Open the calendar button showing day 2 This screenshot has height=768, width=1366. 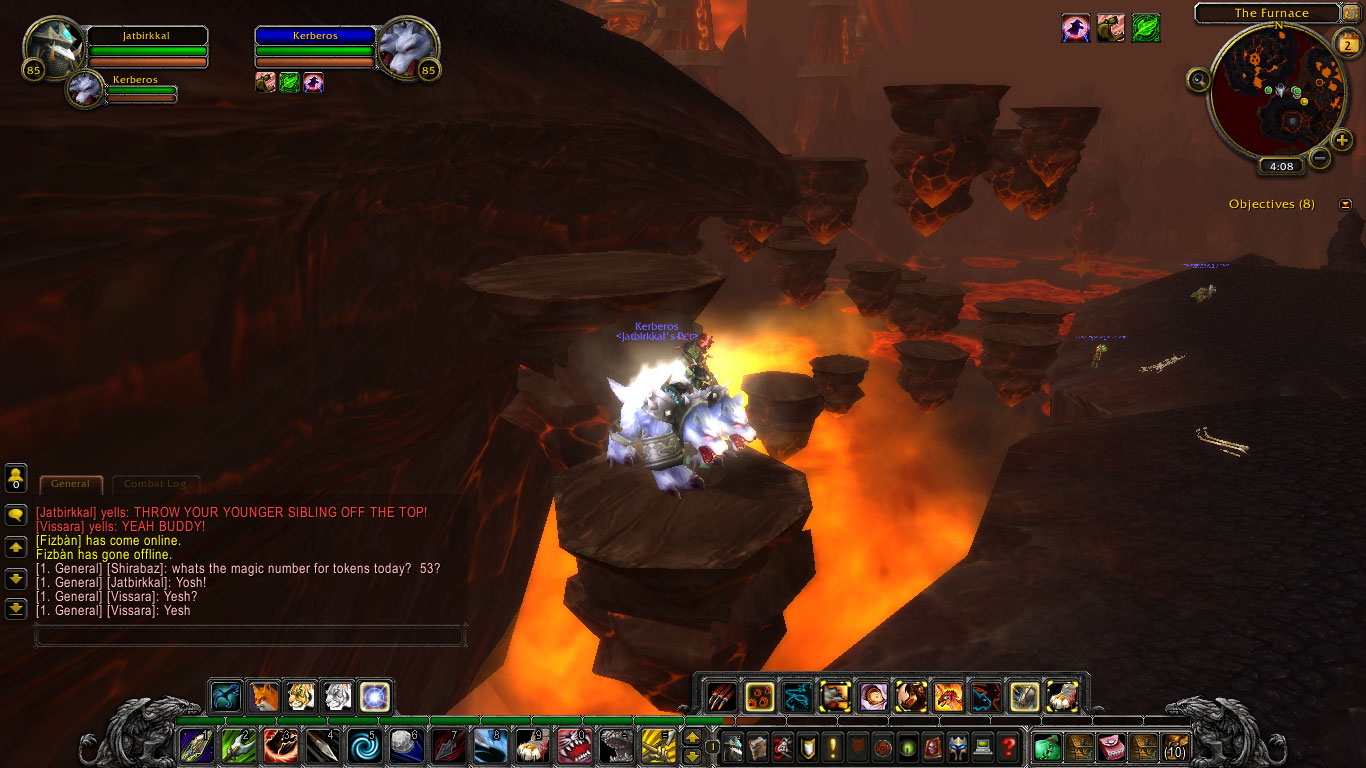pos(1346,44)
